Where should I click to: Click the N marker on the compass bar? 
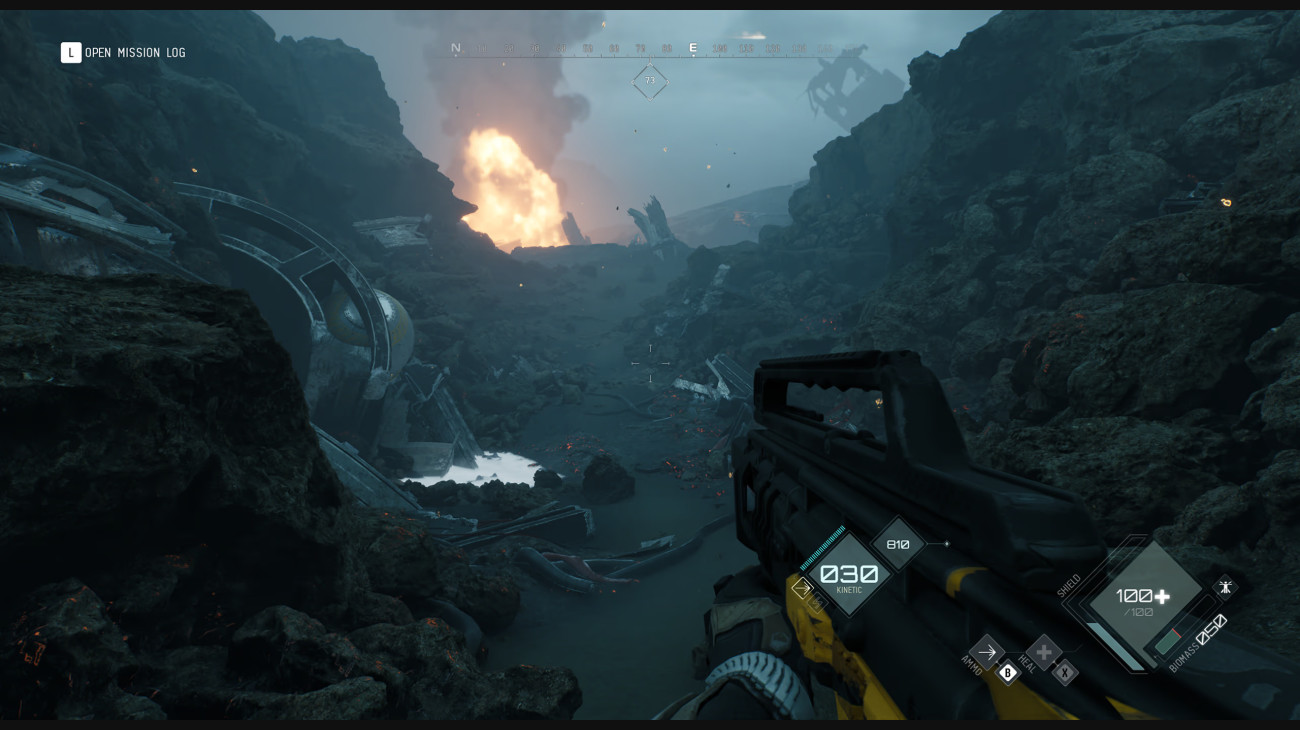tap(456, 46)
